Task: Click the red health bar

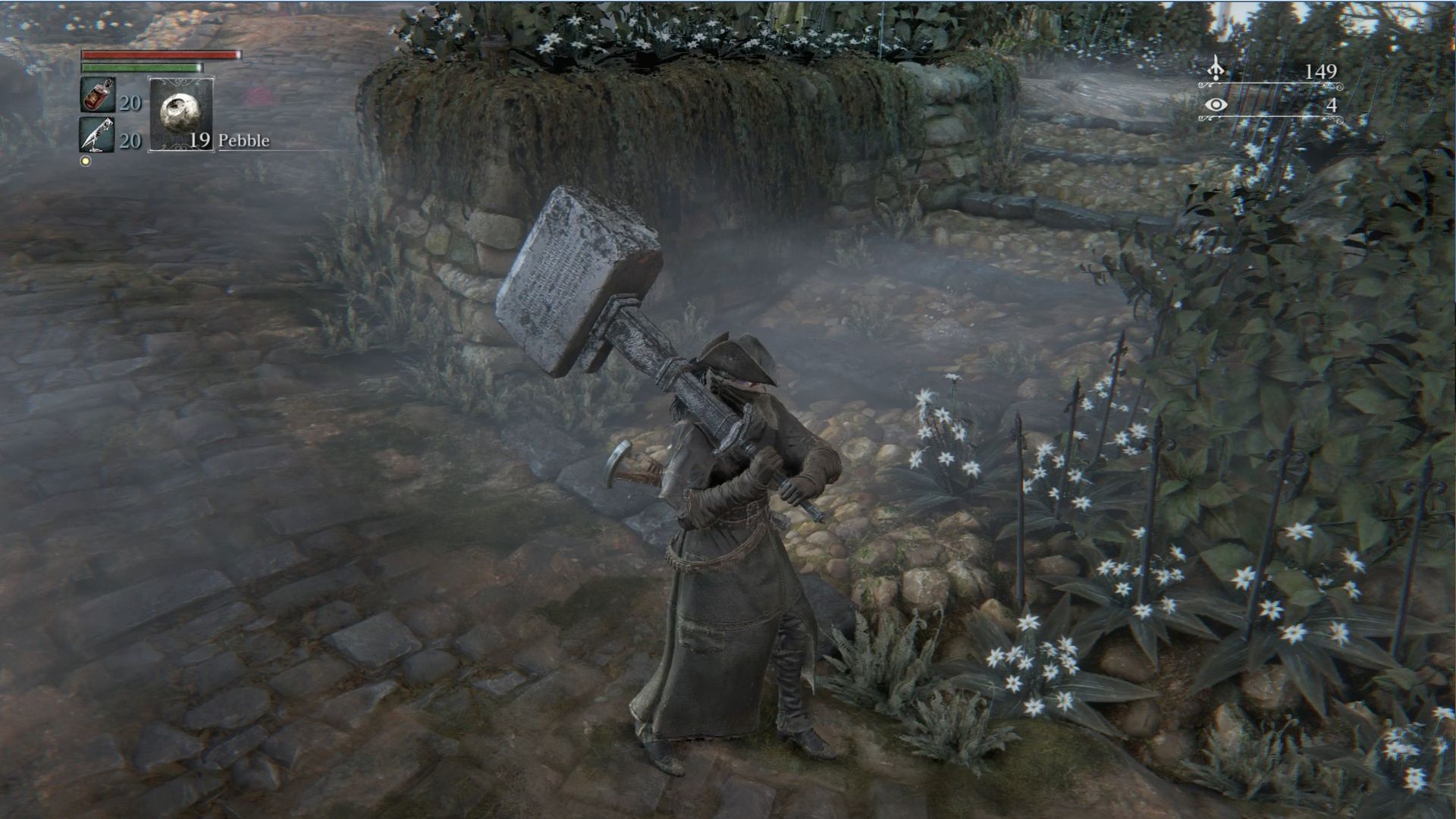Action: click(x=159, y=55)
